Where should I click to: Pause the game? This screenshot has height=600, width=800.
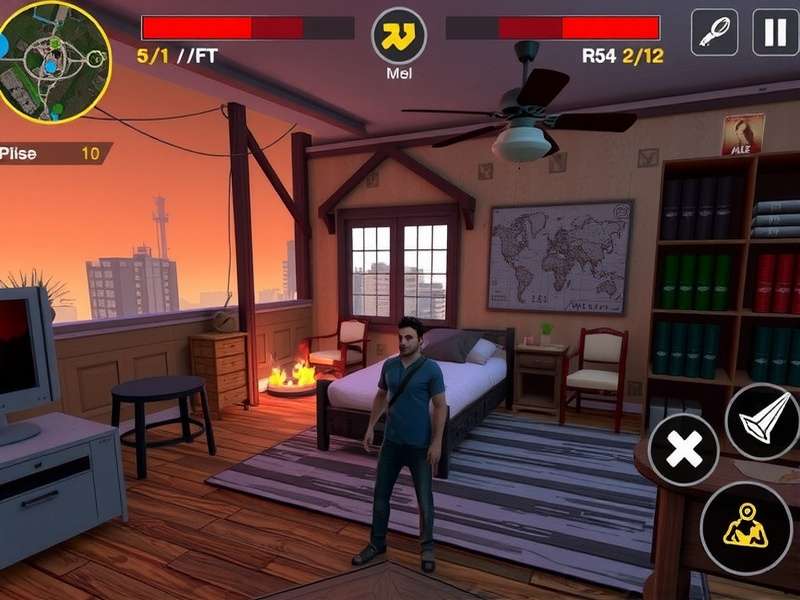775,33
